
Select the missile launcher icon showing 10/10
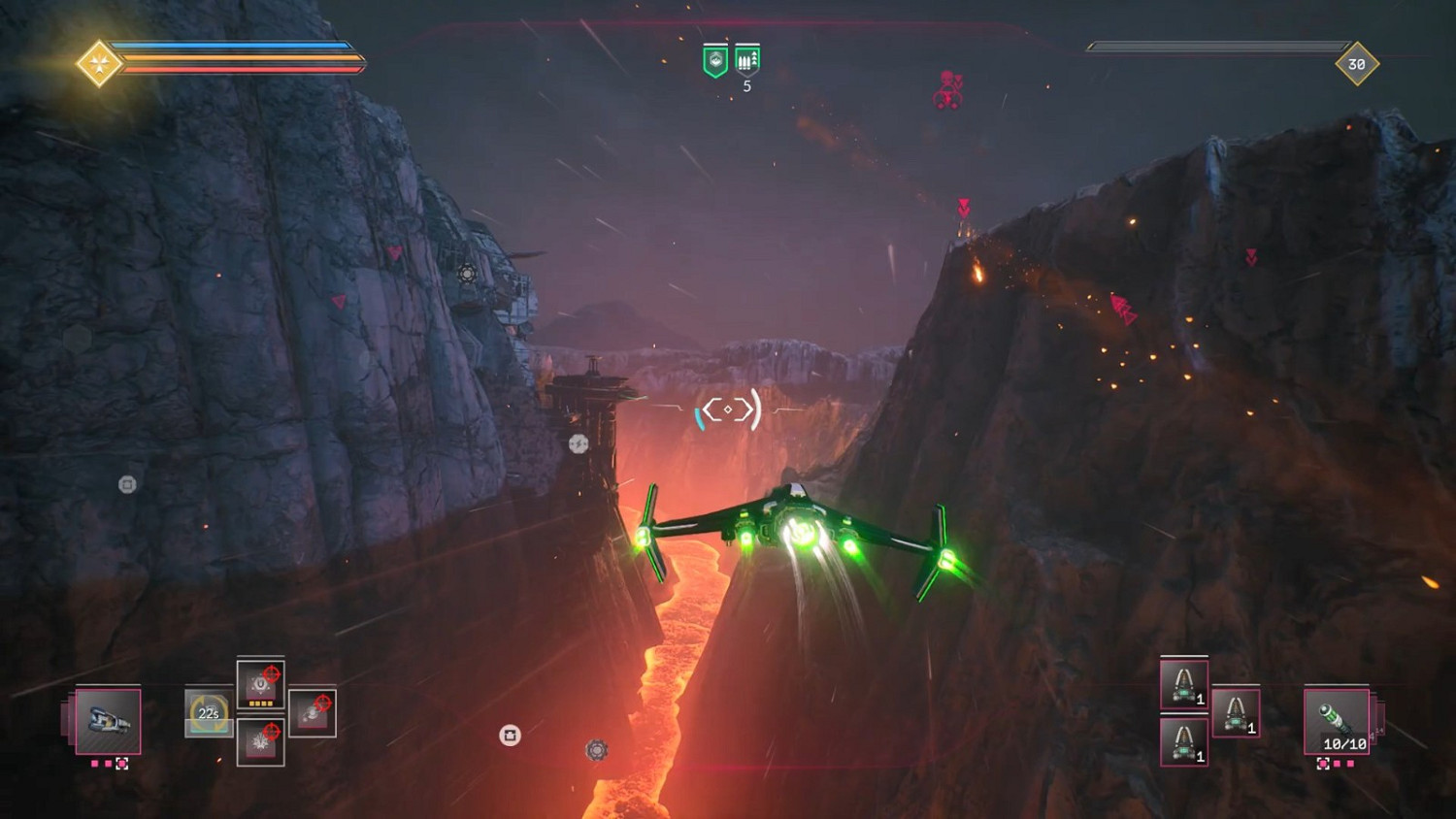pos(1336,723)
